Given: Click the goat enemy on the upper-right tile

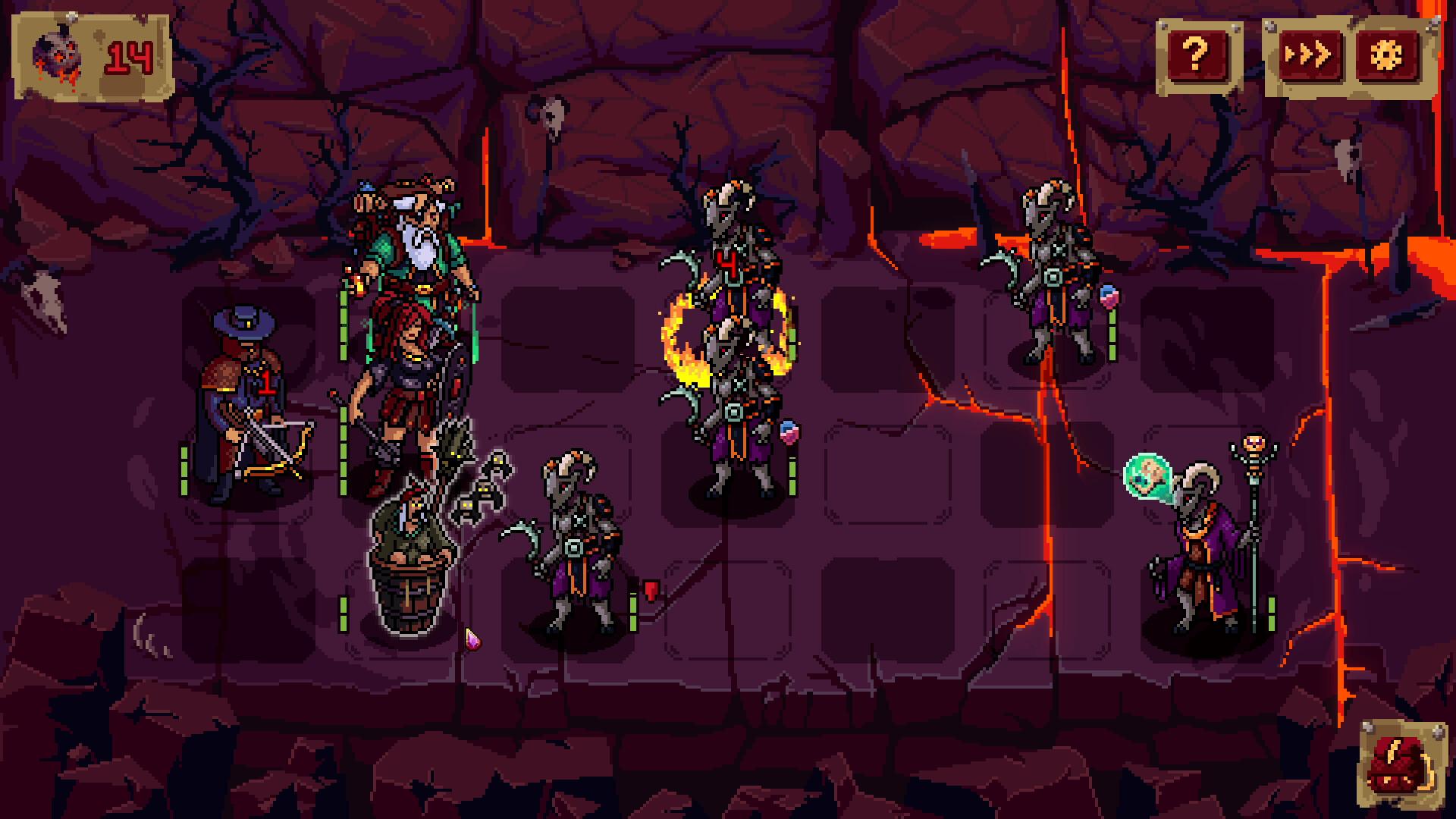Looking at the screenshot, I should coord(1054,273).
